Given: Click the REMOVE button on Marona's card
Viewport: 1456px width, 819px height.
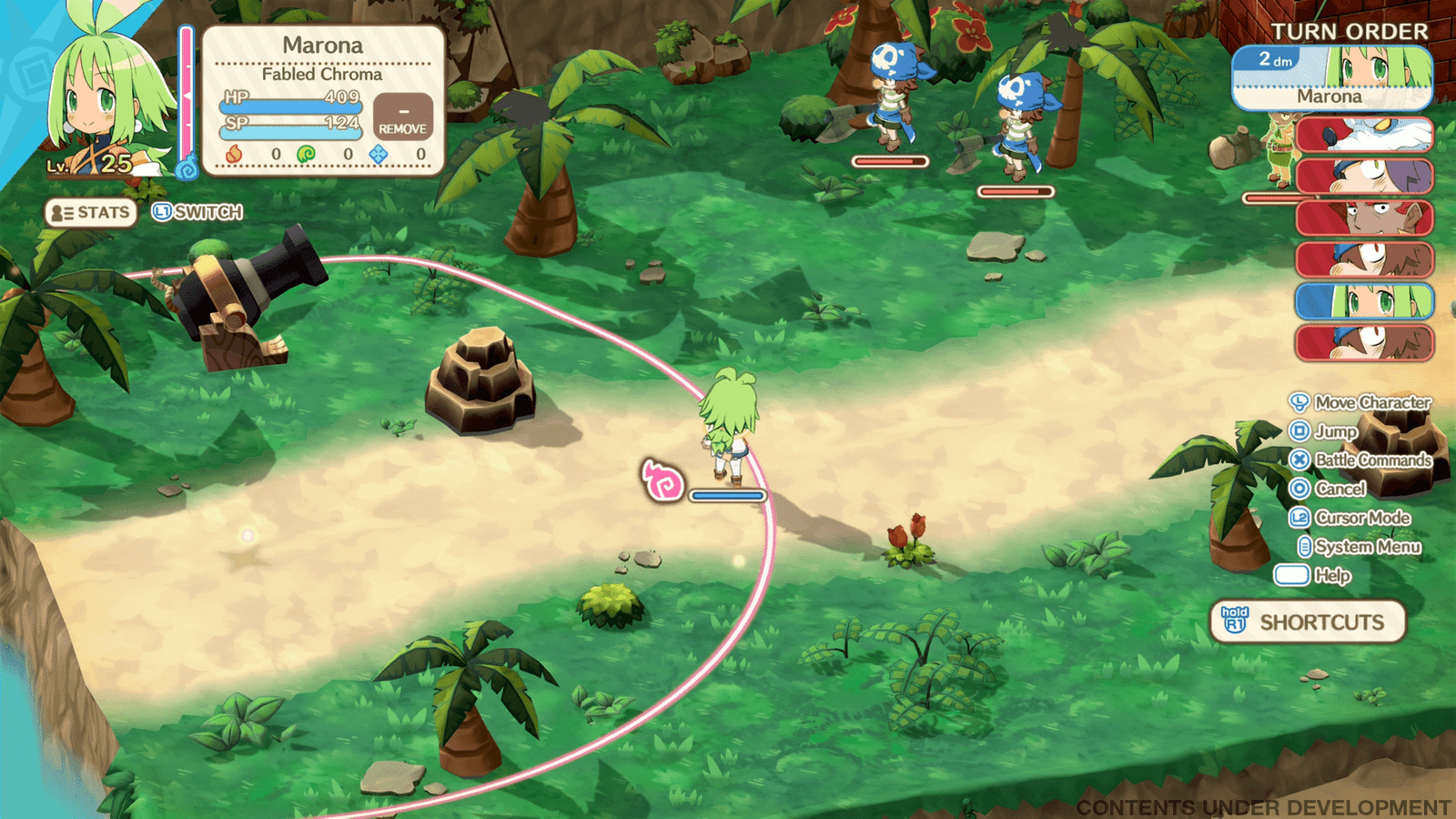Looking at the screenshot, I should pos(402,118).
